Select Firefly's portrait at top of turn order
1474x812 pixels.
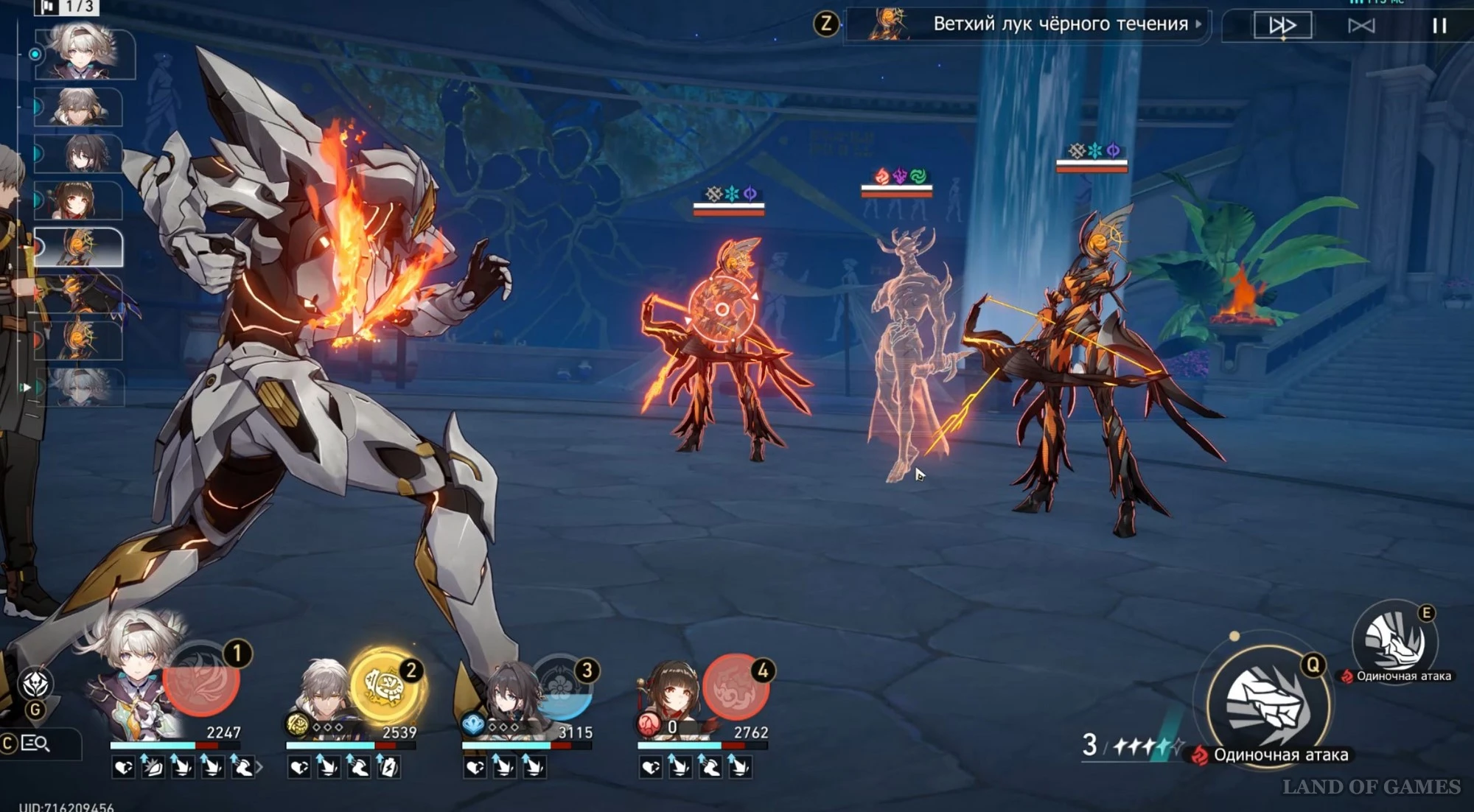point(85,52)
